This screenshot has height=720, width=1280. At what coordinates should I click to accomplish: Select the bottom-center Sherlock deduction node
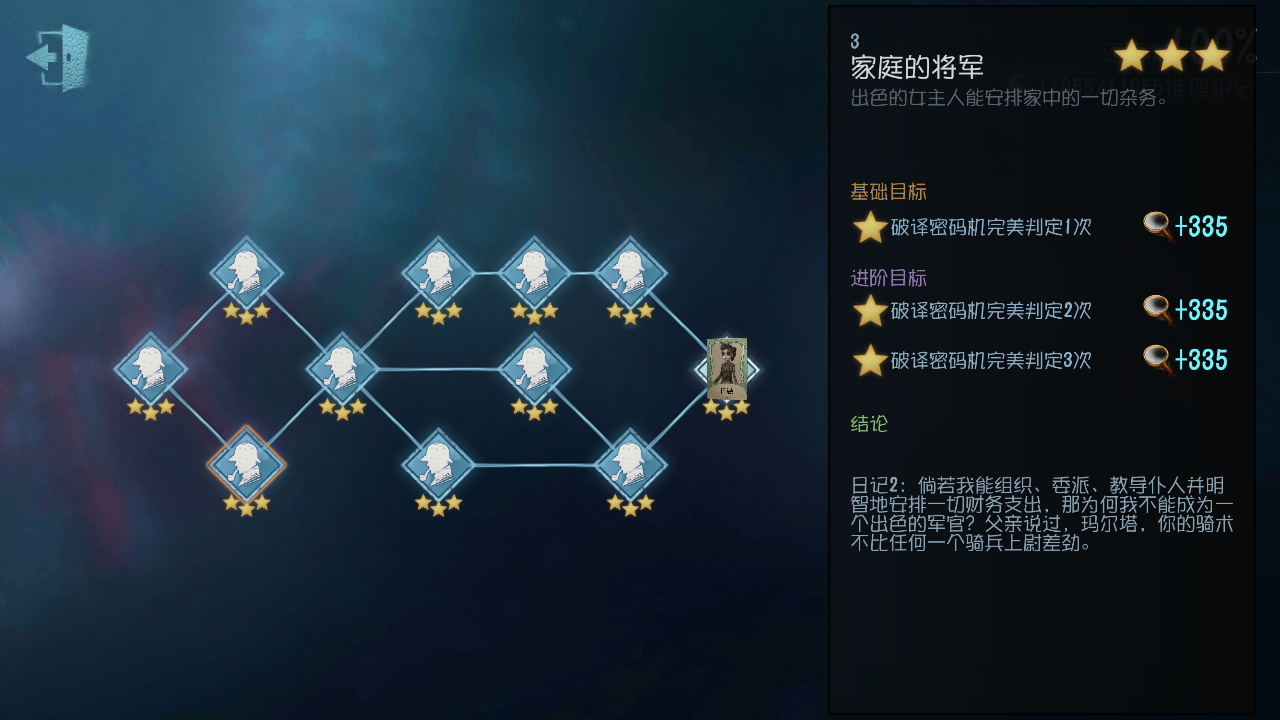click(437, 463)
